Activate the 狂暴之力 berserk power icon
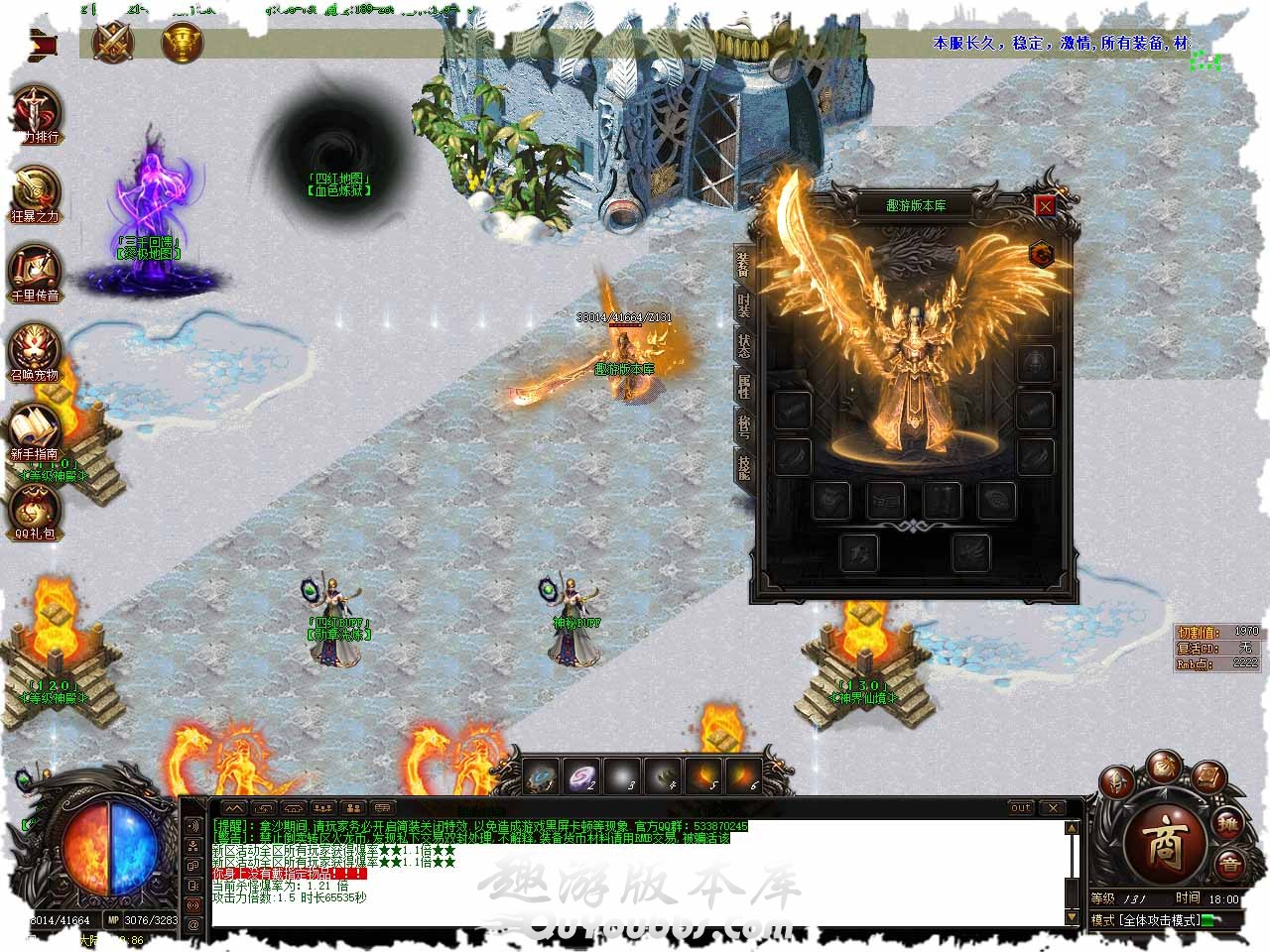The height and width of the screenshot is (952, 1270). (36, 190)
